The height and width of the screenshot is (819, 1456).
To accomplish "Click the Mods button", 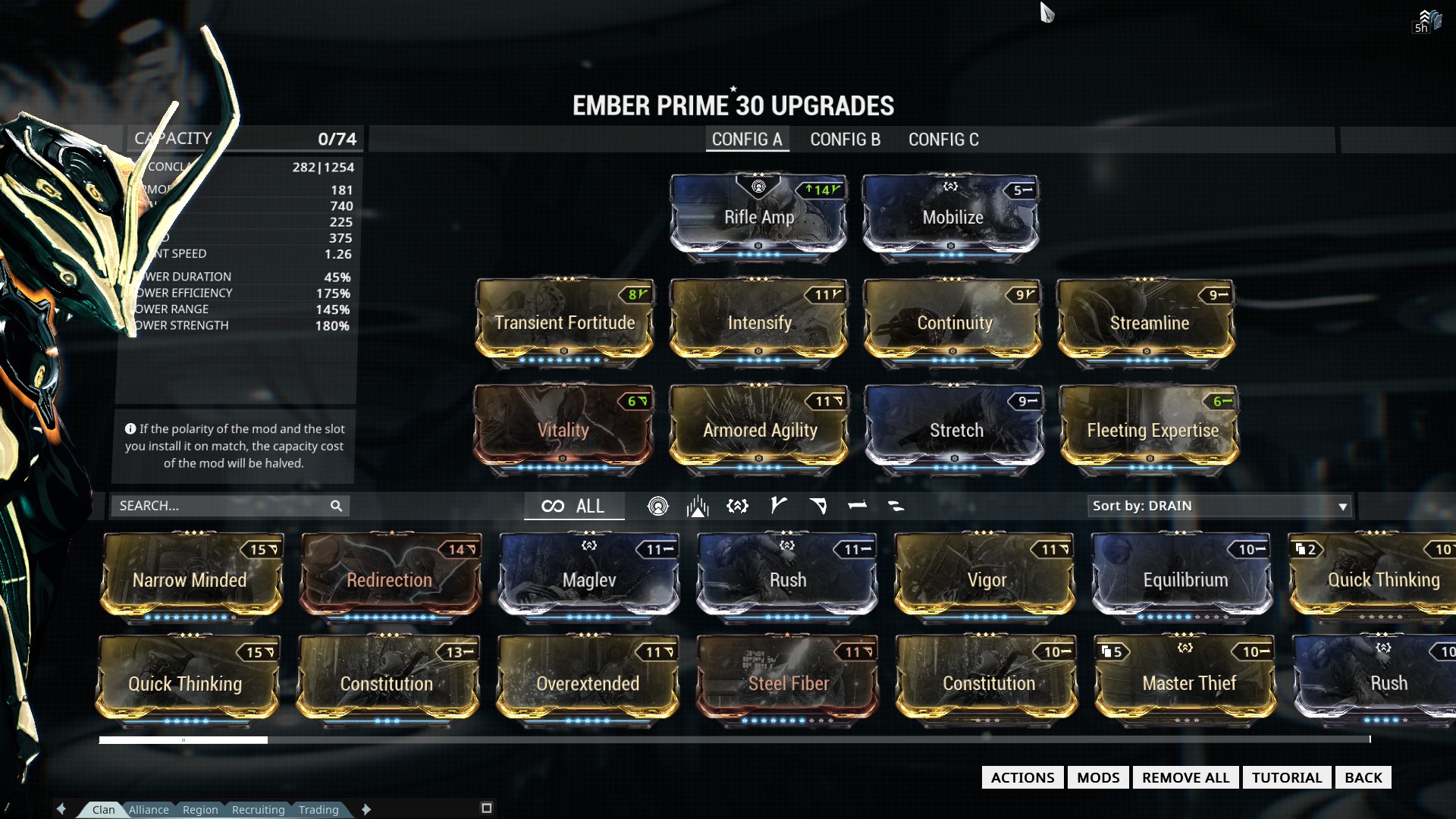I will click(1098, 777).
